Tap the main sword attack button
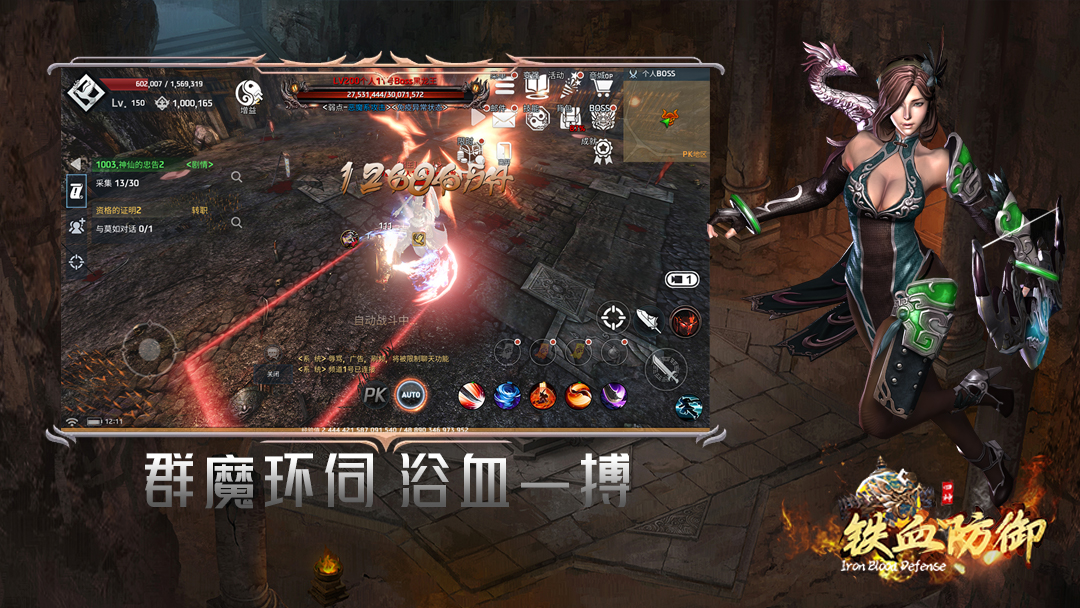 click(x=665, y=371)
